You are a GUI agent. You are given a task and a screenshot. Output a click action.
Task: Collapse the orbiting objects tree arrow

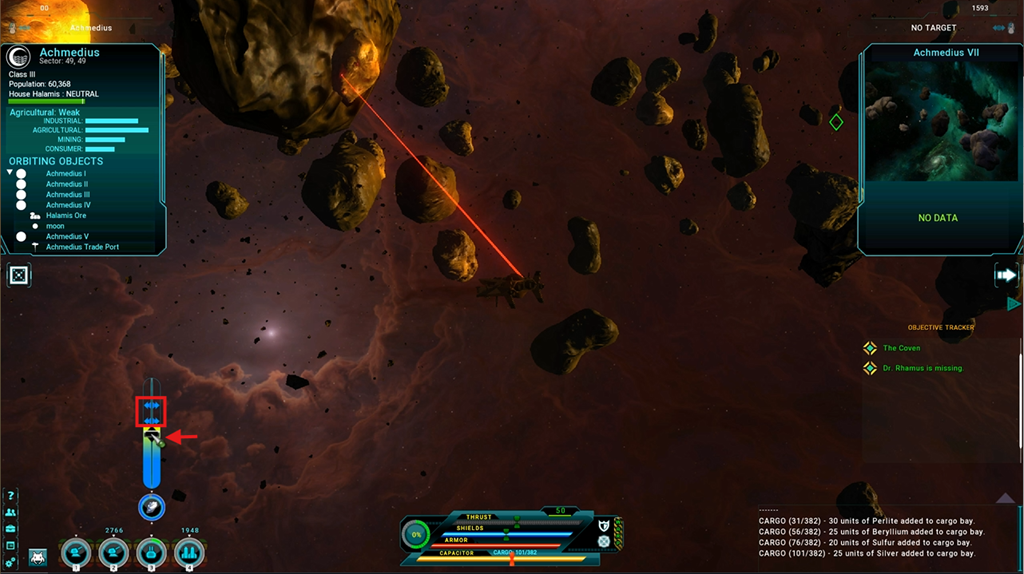tap(9, 173)
